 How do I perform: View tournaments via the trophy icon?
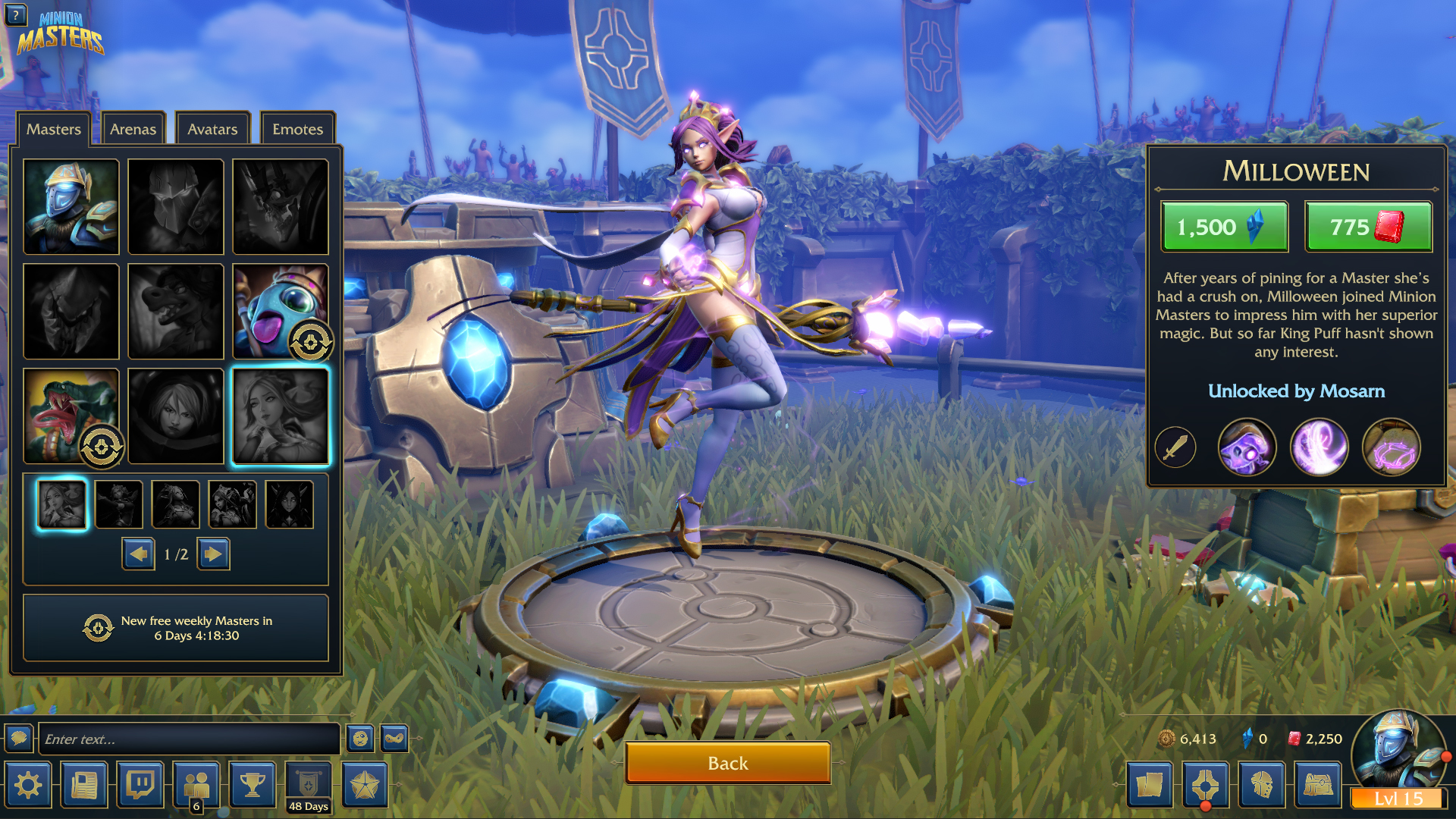(253, 785)
